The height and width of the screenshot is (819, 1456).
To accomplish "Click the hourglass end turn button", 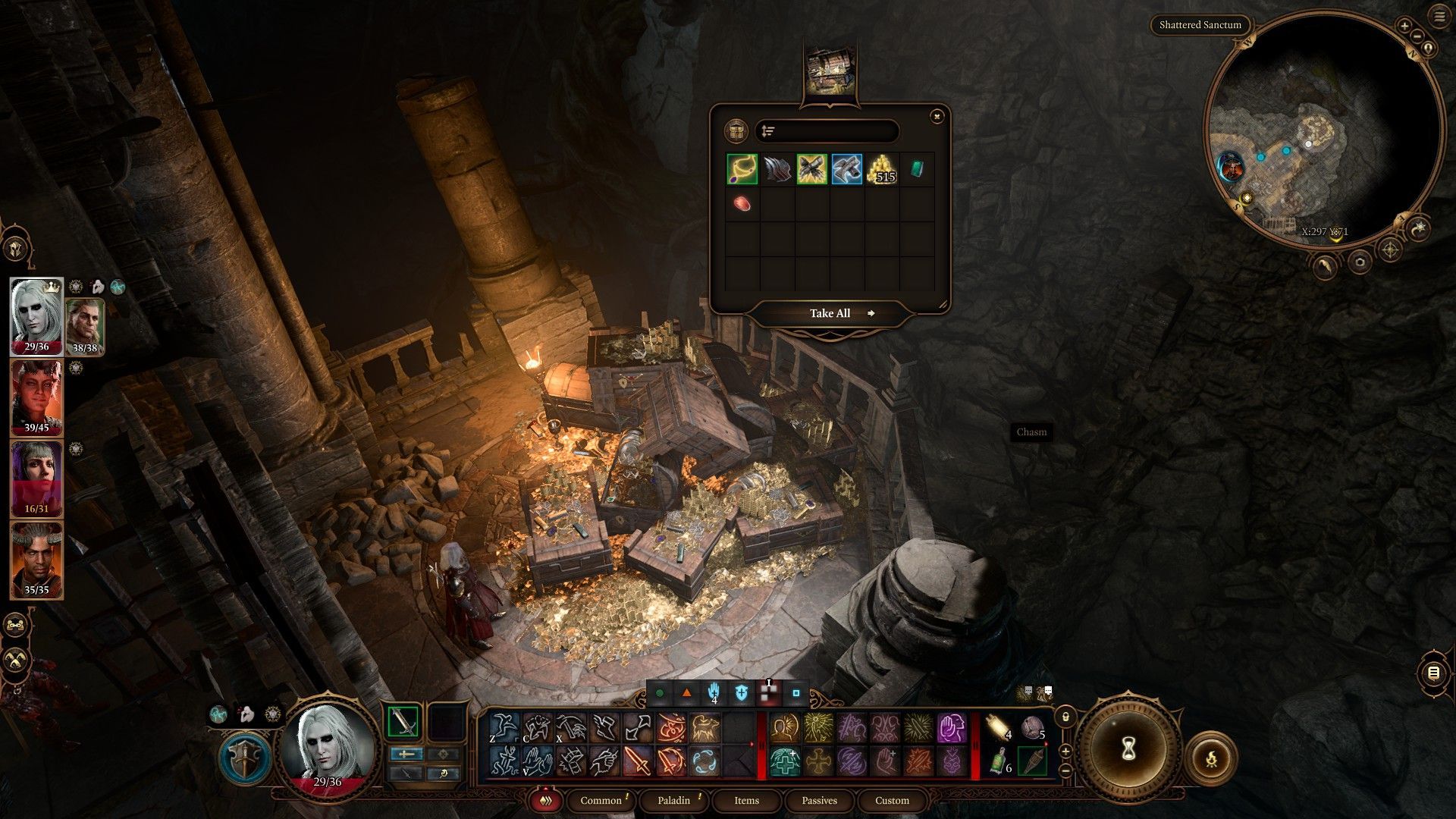I will point(1126,749).
